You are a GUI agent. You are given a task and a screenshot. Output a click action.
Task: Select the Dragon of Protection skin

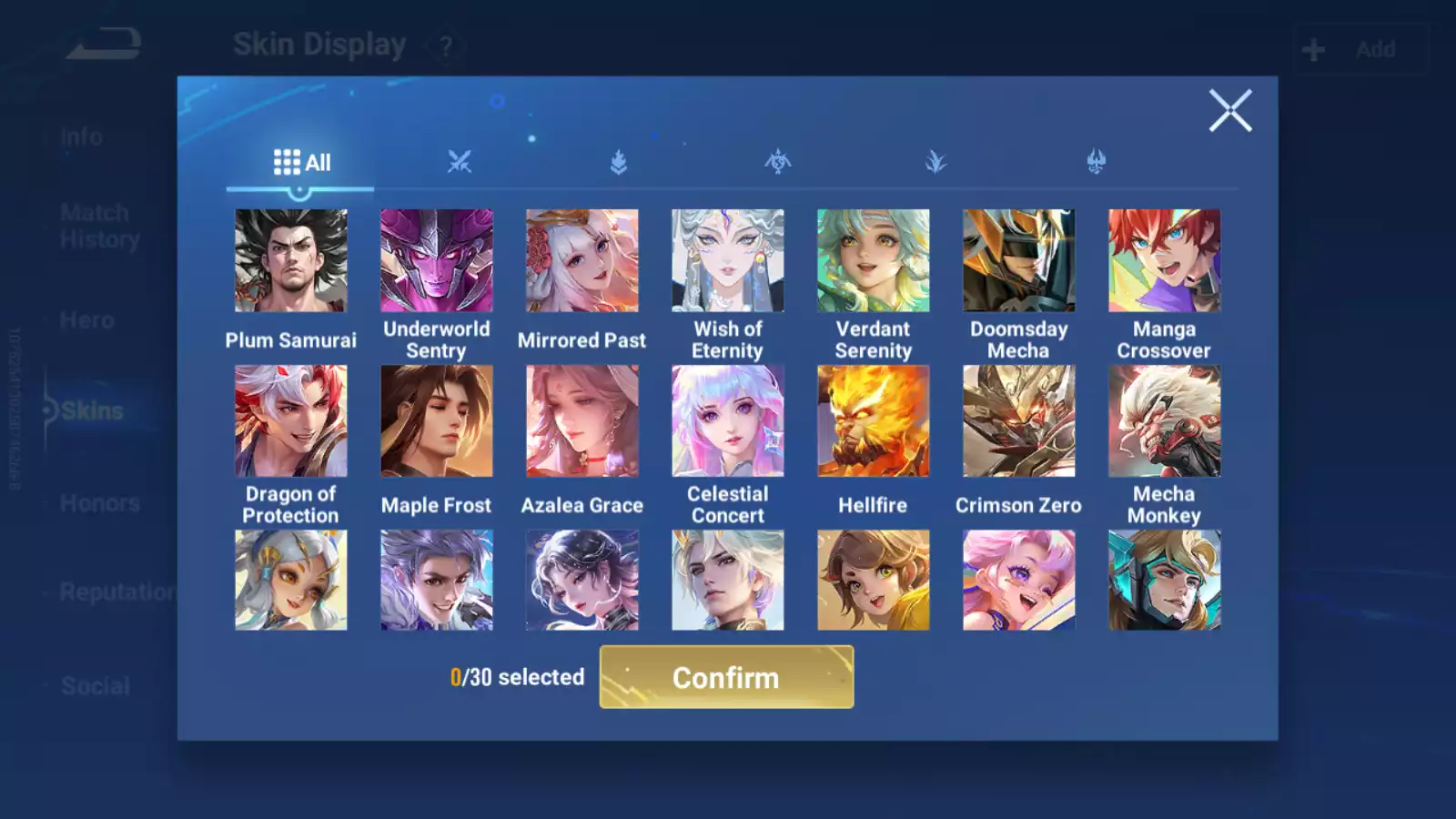pyautogui.click(x=291, y=421)
